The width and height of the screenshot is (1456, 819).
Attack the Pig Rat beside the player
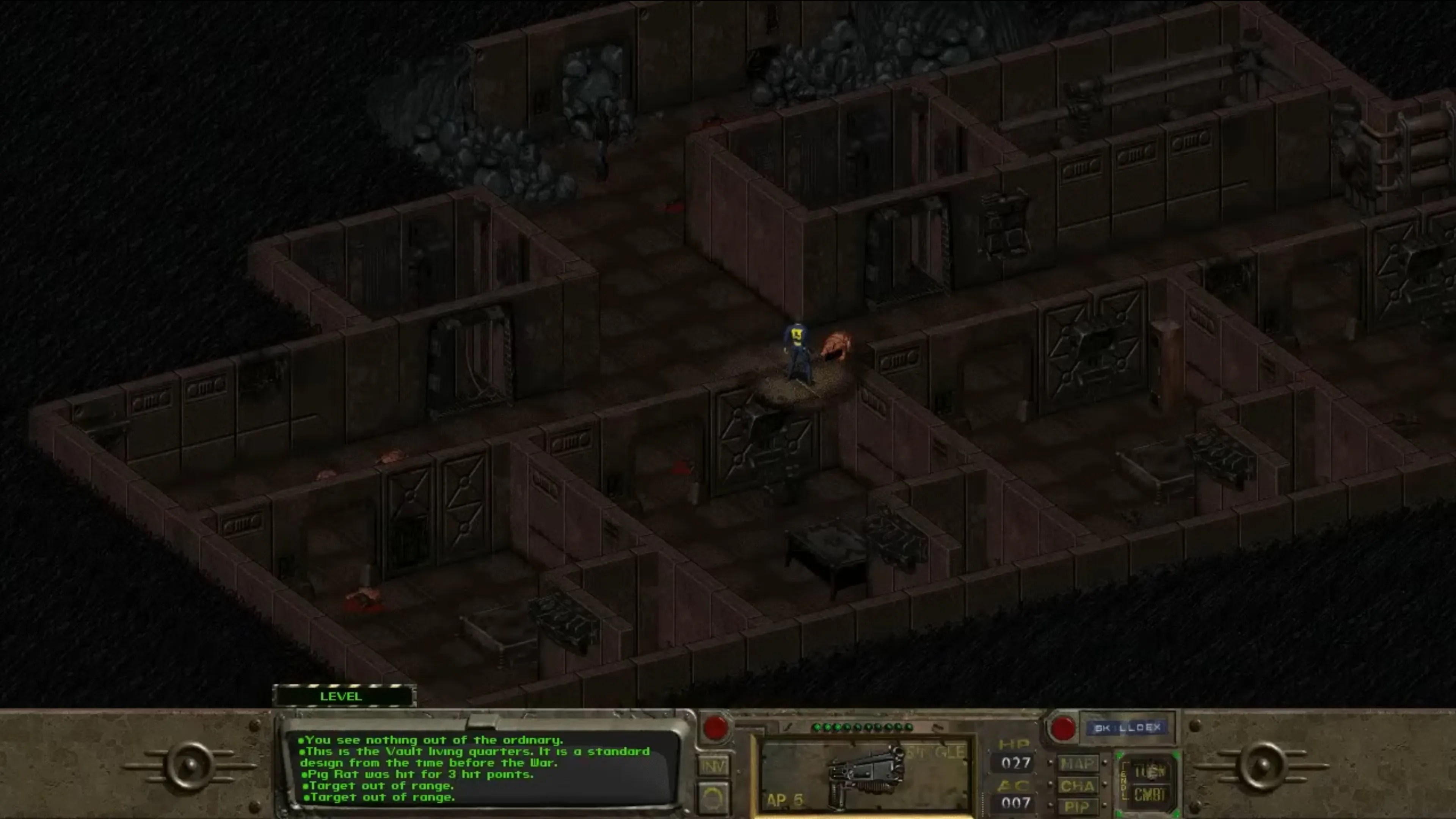[835, 345]
